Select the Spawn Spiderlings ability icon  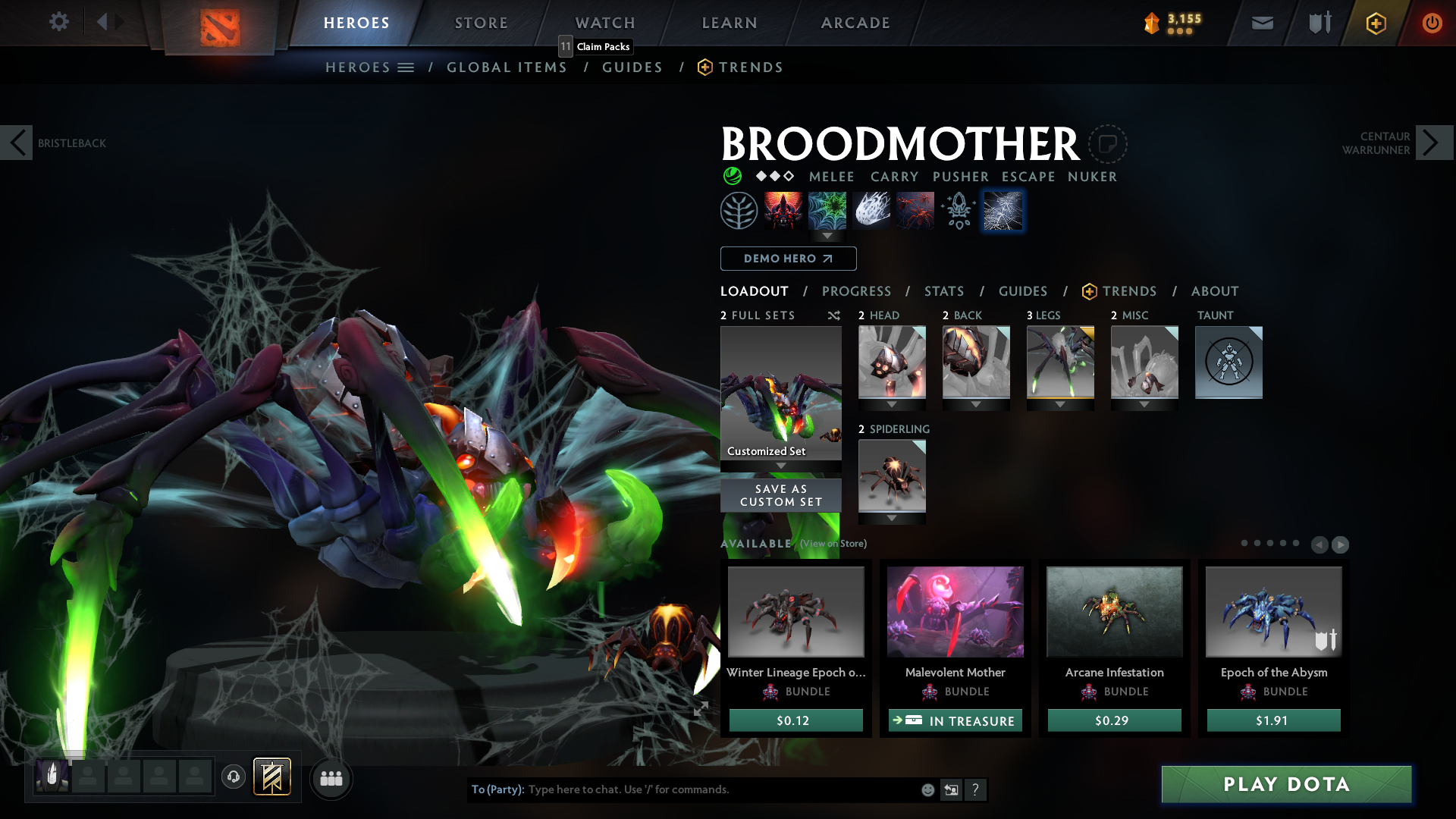[x=915, y=209]
